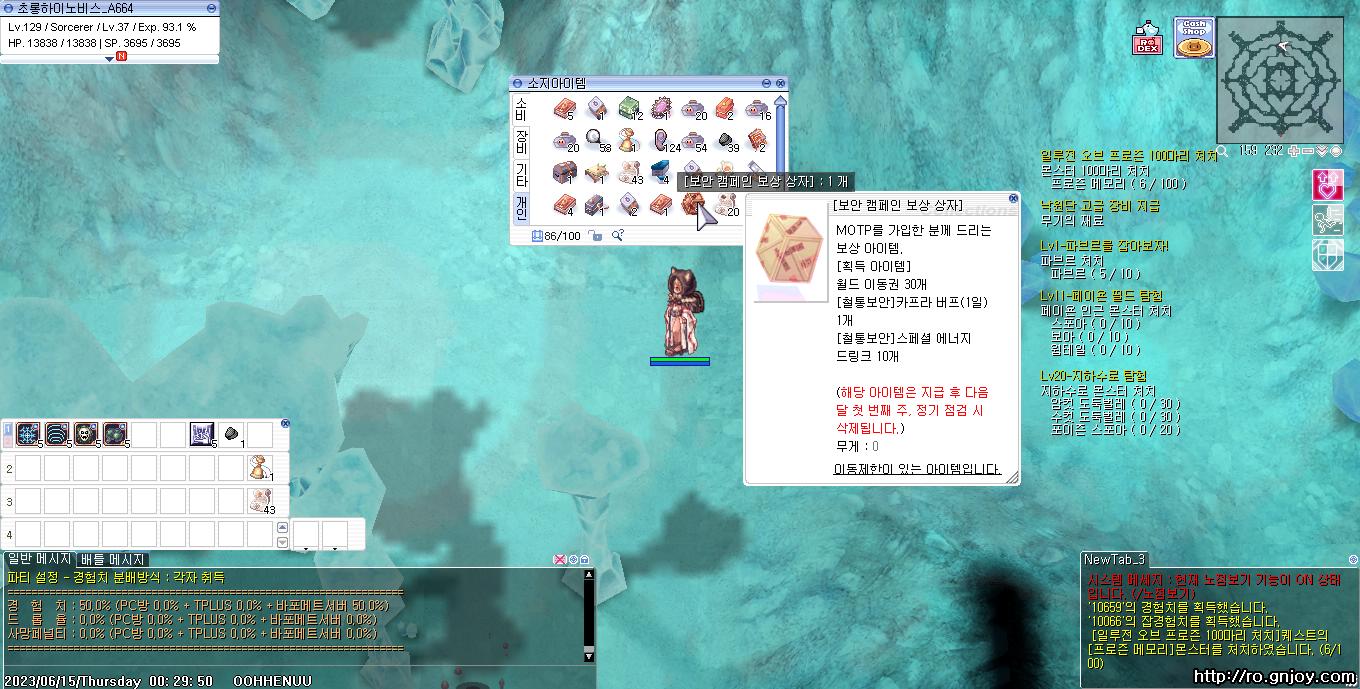
Task: Minimize the 소지아이템 inventory window
Action: (x=767, y=83)
